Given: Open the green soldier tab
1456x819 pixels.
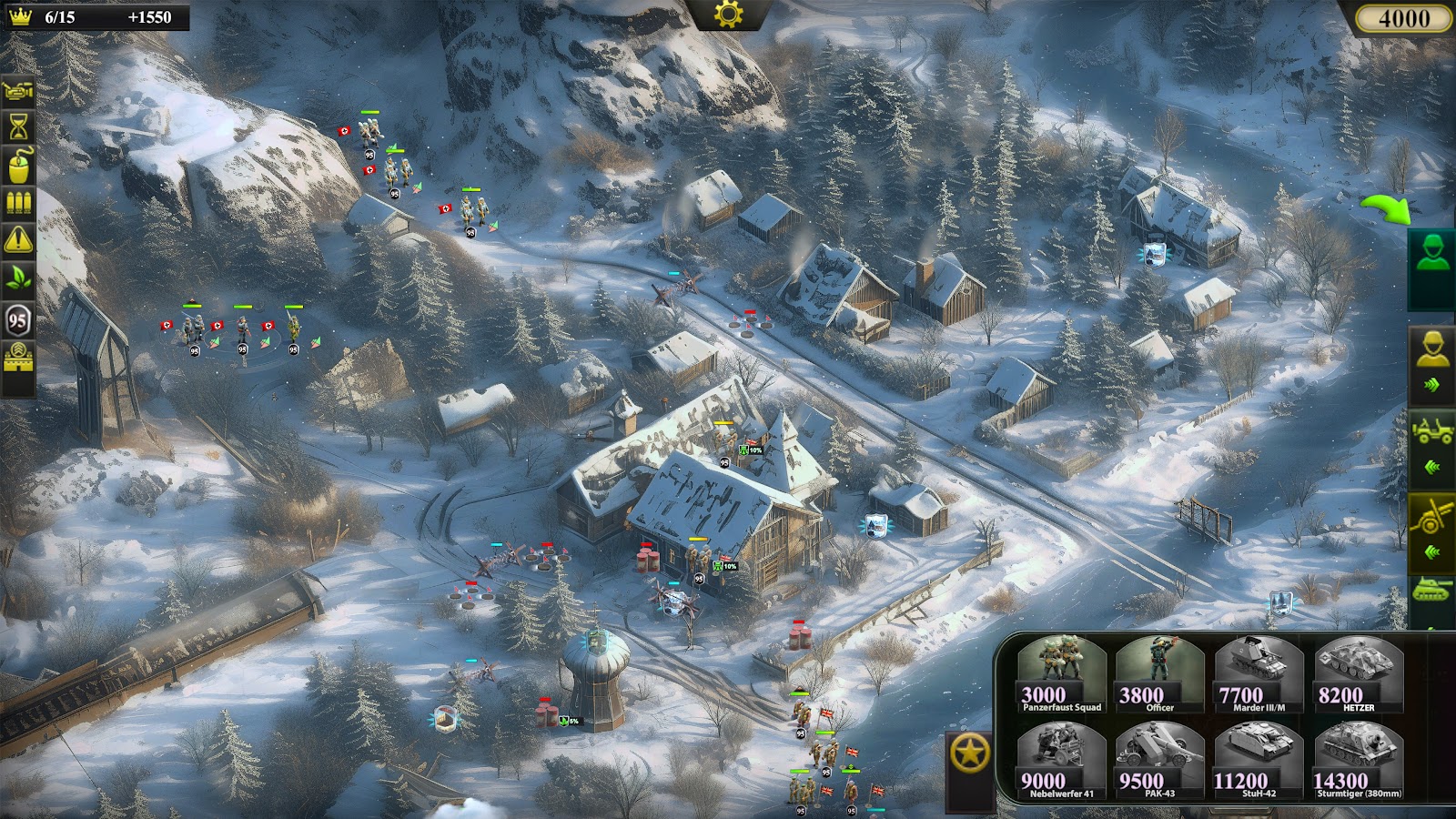Looking at the screenshot, I should (x=1431, y=255).
